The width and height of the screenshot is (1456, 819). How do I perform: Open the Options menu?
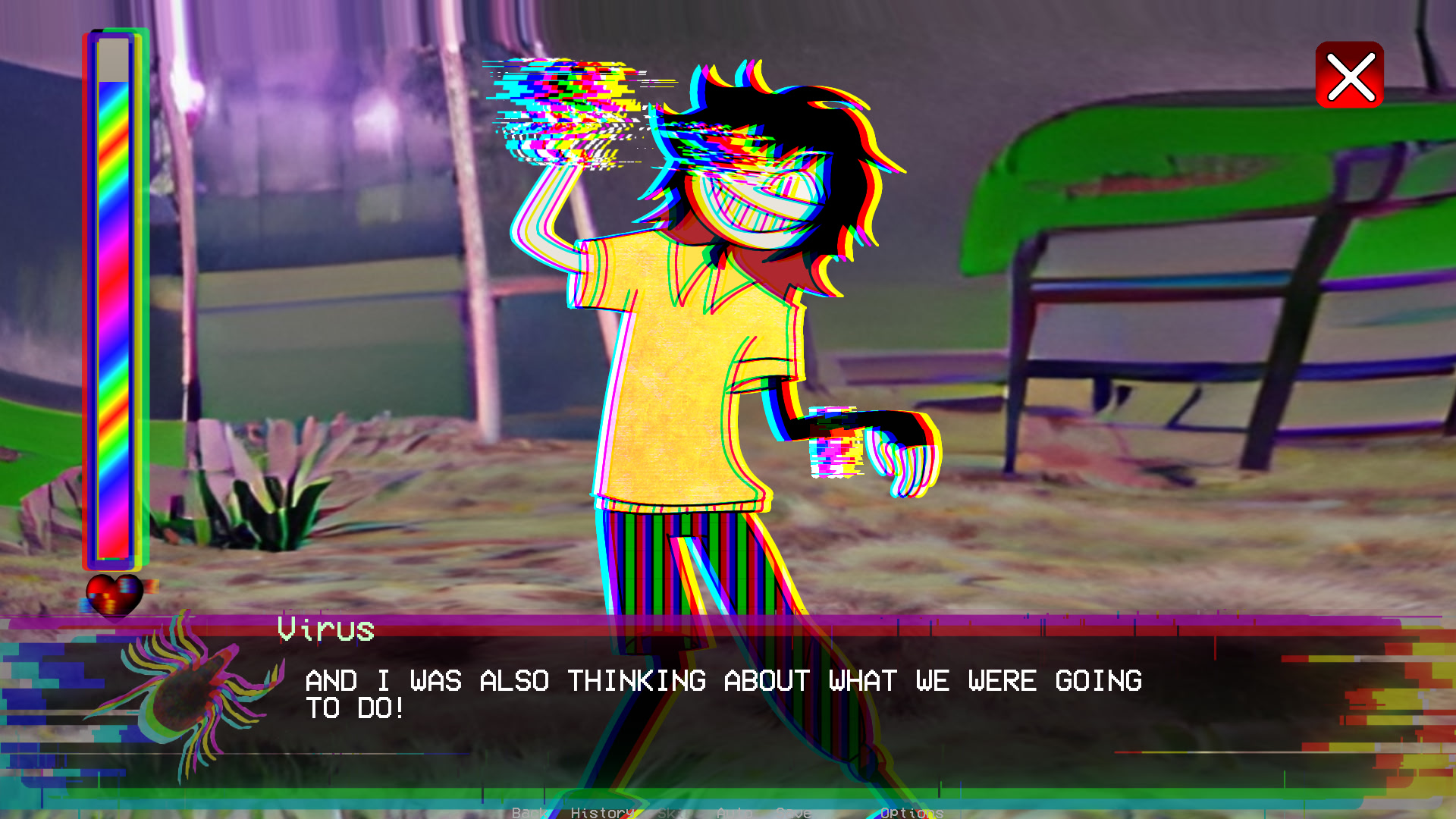tap(910, 814)
